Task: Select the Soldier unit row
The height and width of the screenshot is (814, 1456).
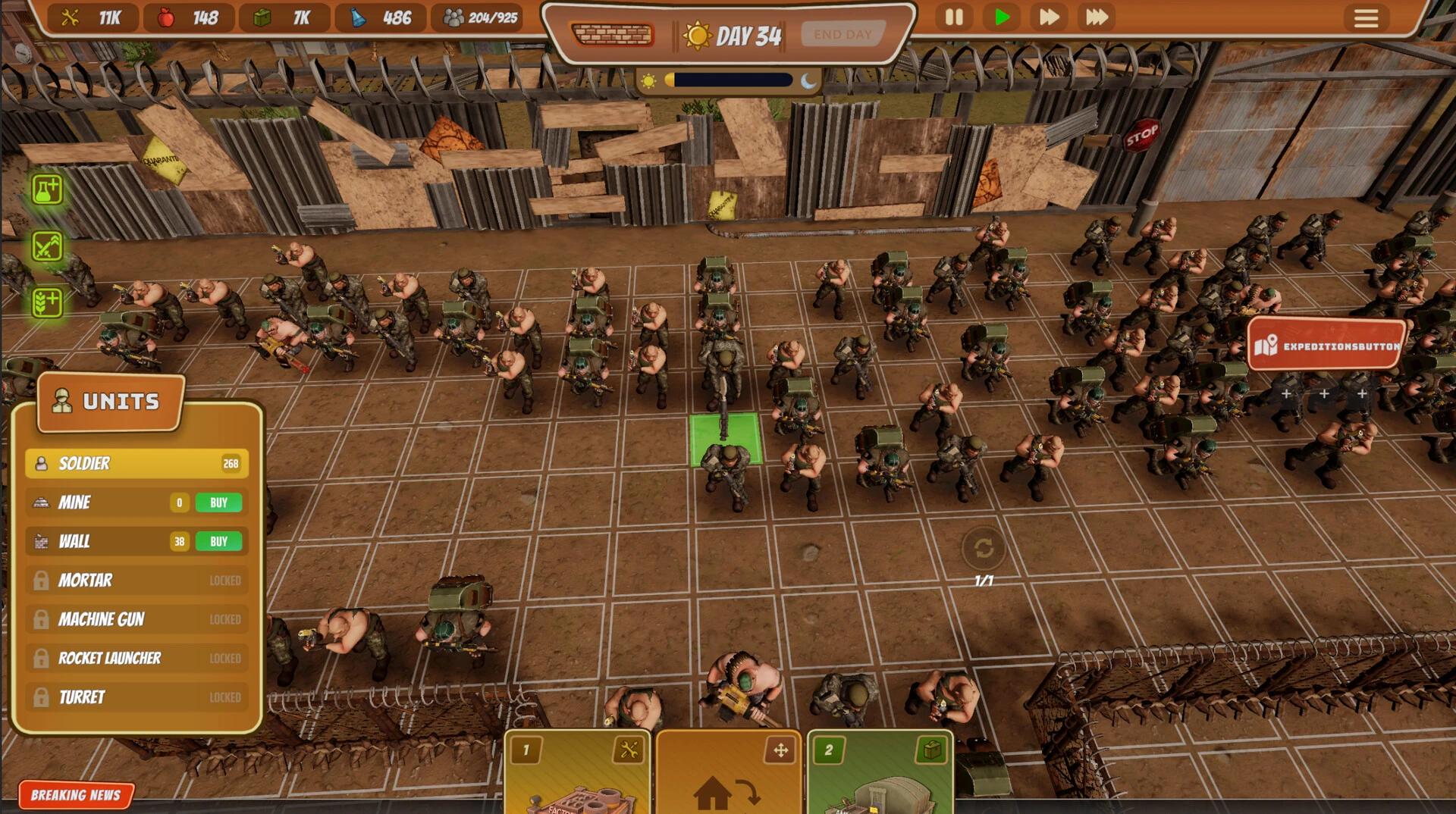Action: (136, 464)
